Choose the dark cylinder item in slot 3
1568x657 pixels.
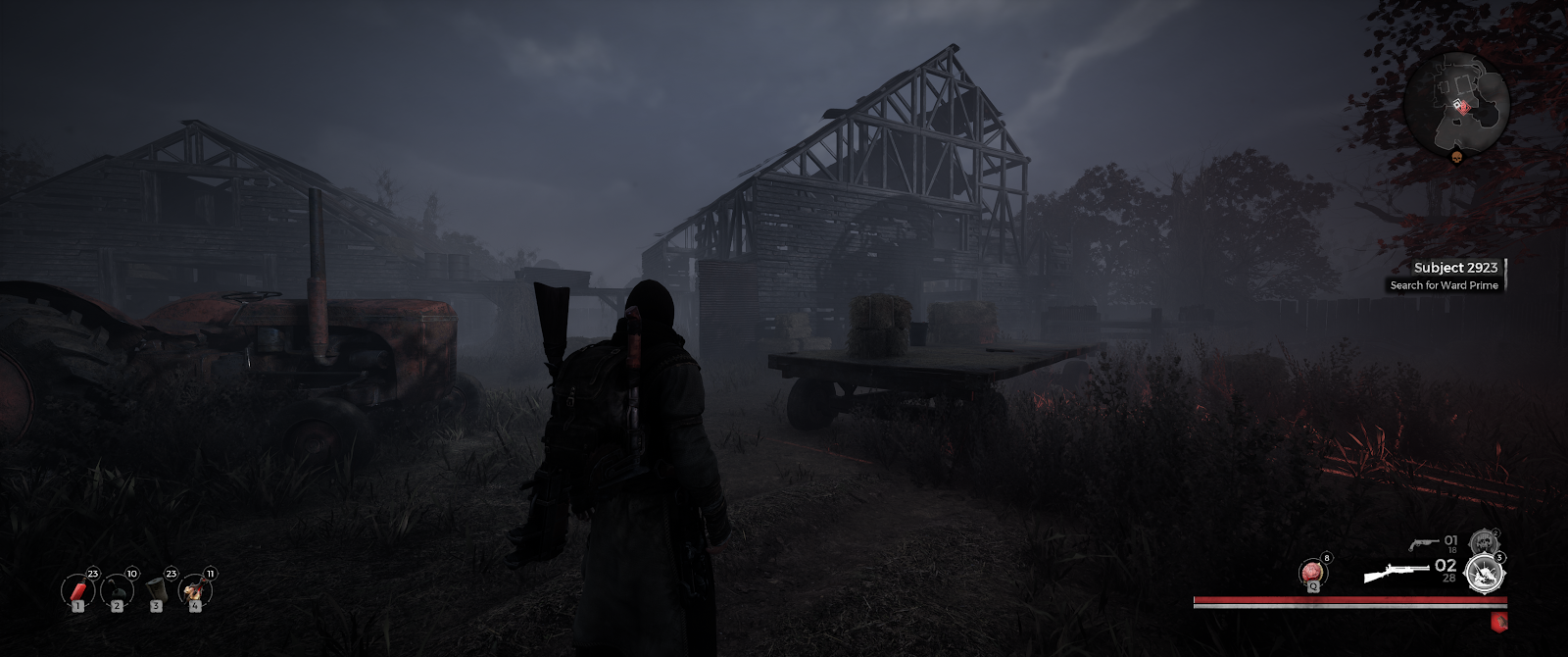coord(156,590)
